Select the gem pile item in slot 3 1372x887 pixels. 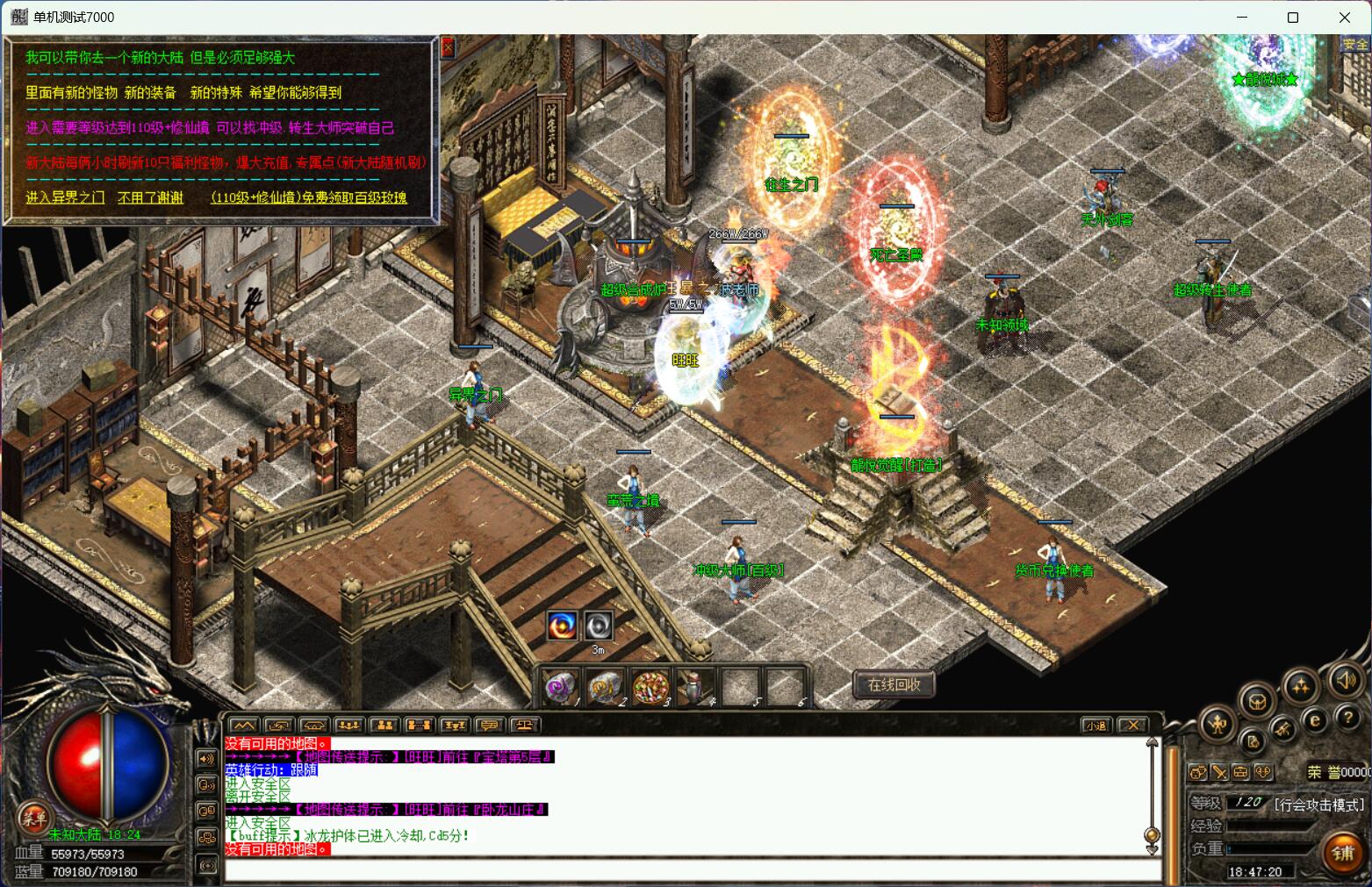pos(650,688)
